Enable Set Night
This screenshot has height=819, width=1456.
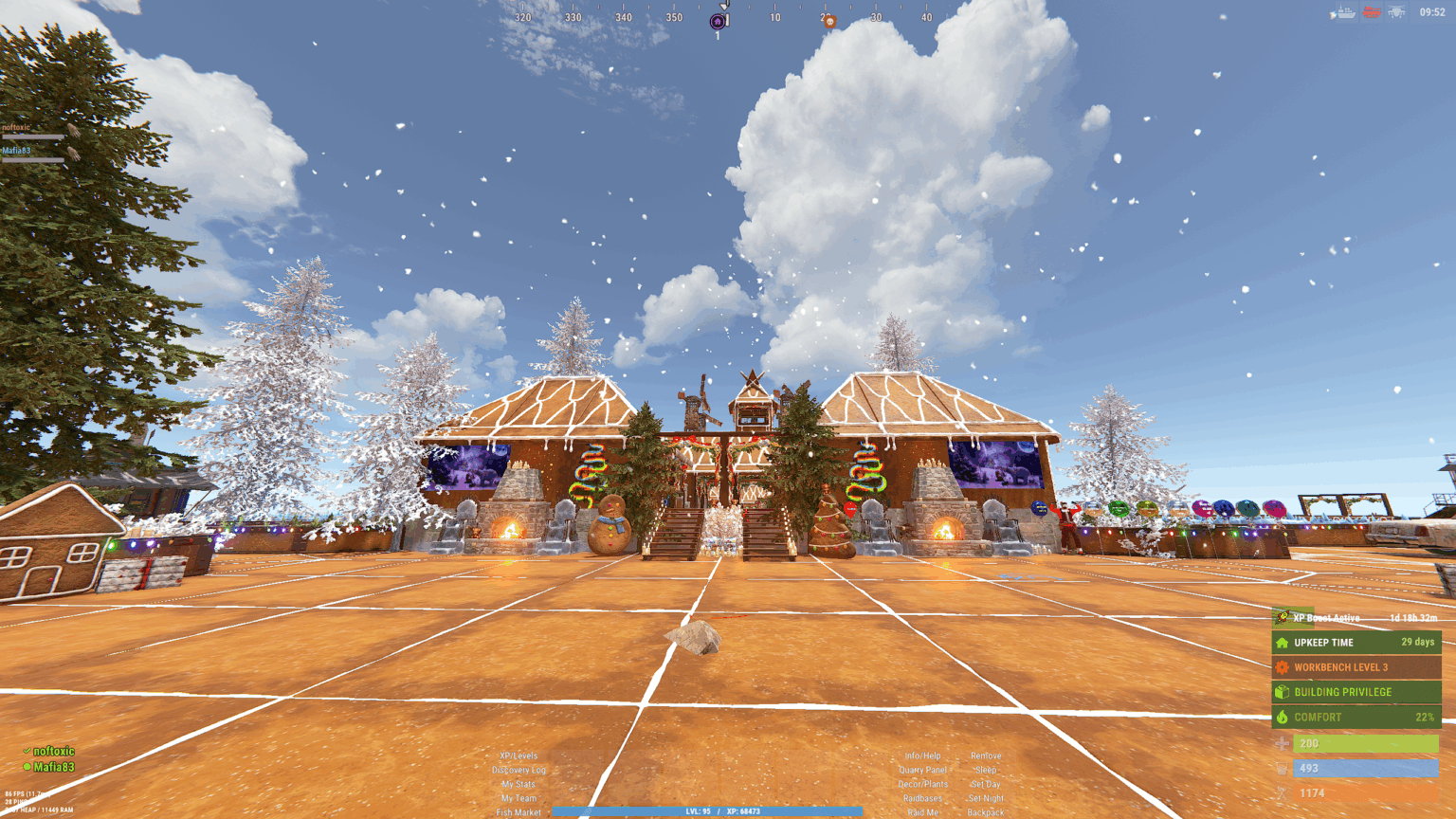pos(987,798)
